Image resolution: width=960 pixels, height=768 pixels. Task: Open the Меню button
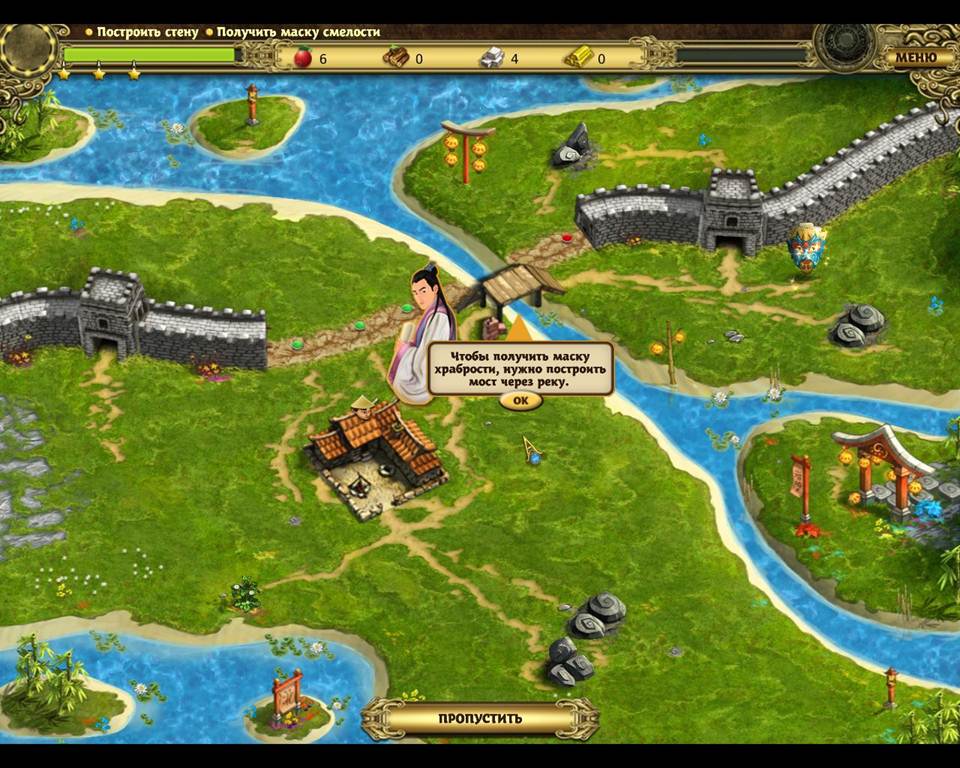(915, 56)
